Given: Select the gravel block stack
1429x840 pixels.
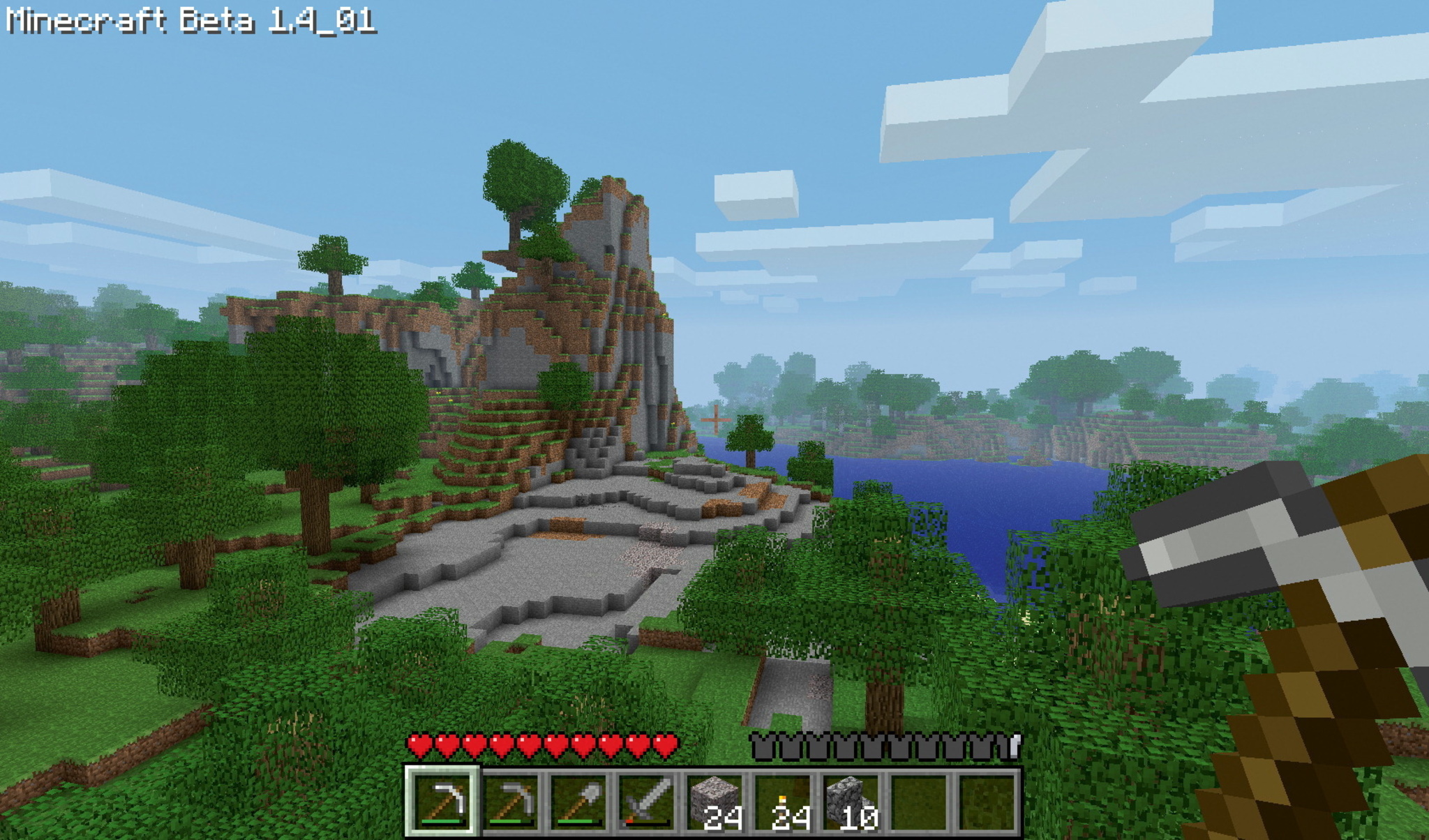Looking at the screenshot, I should coord(714,802).
